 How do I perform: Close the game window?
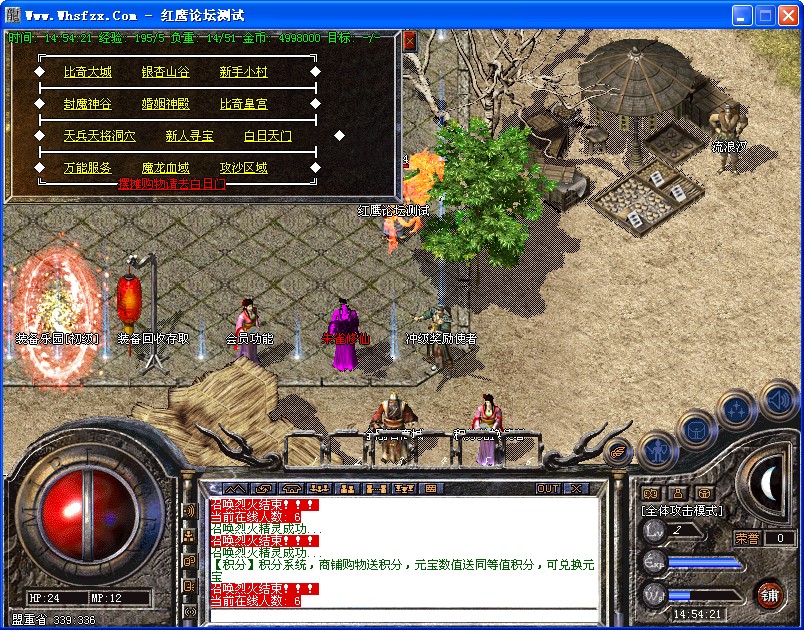[x=787, y=16]
